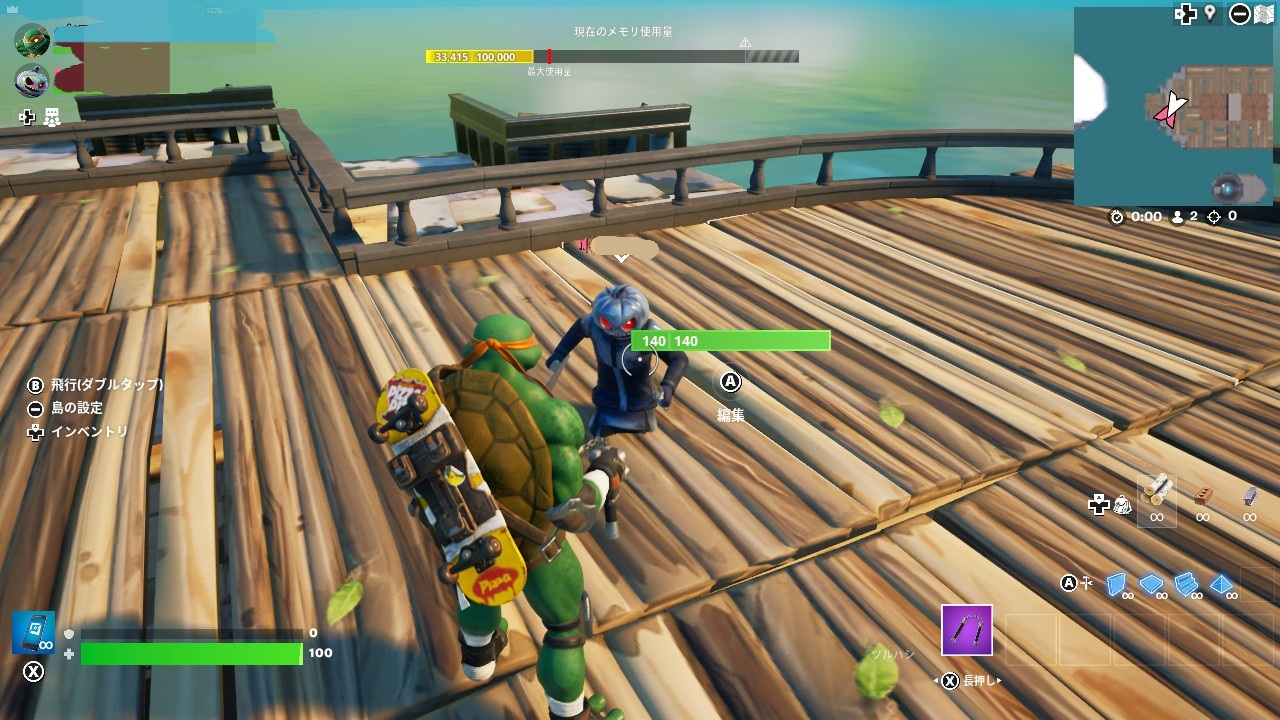Select the robot-faced squad member portrait
This screenshot has width=1280, height=720.
point(32,80)
